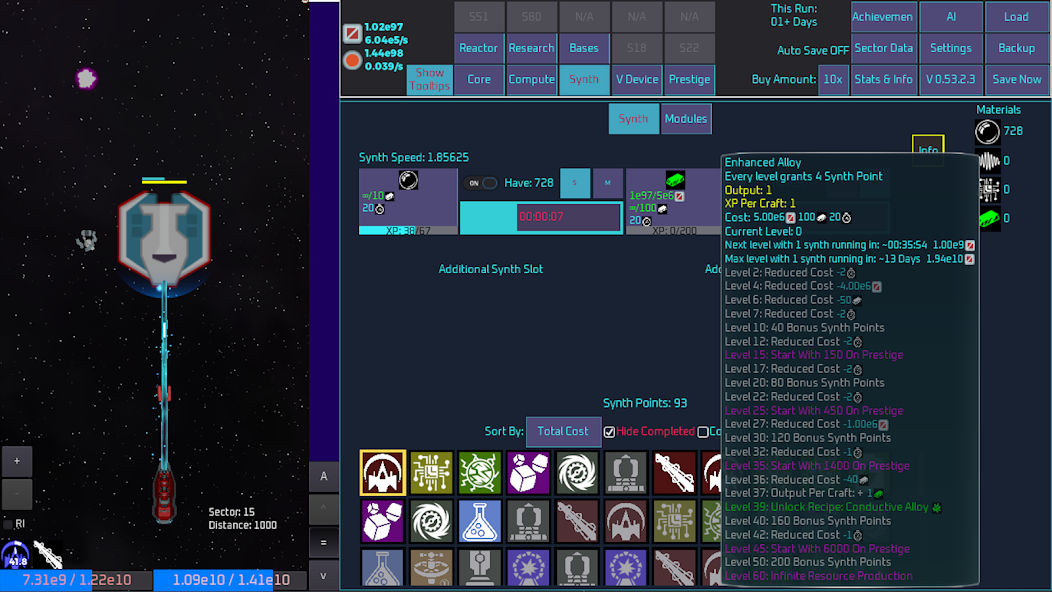Go to the Bases panel
The width and height of the screenshot is (1052, 592).
pos(584,48)
